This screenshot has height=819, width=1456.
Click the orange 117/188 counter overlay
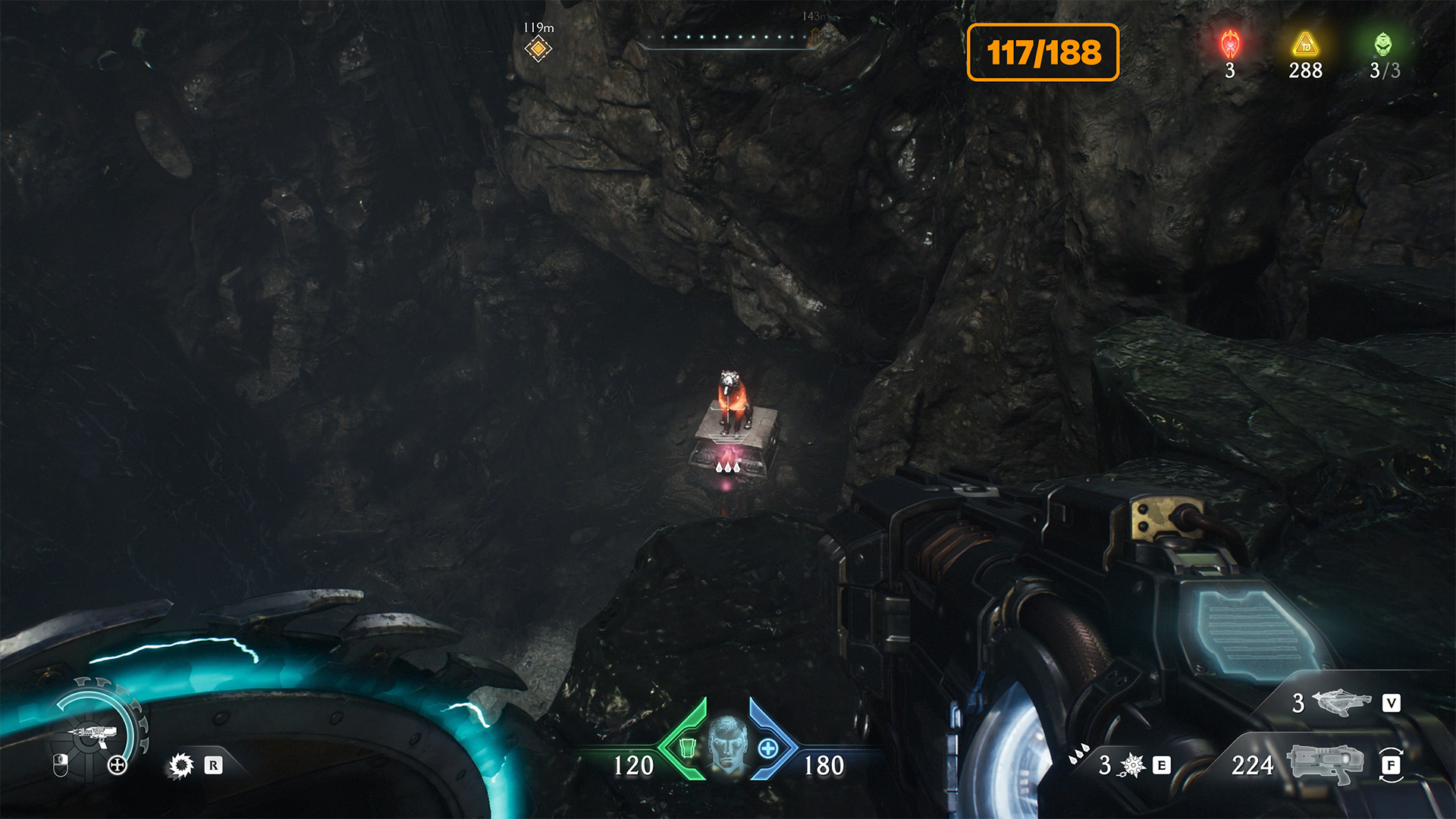pyautogui.click(x=1043, y=52)
